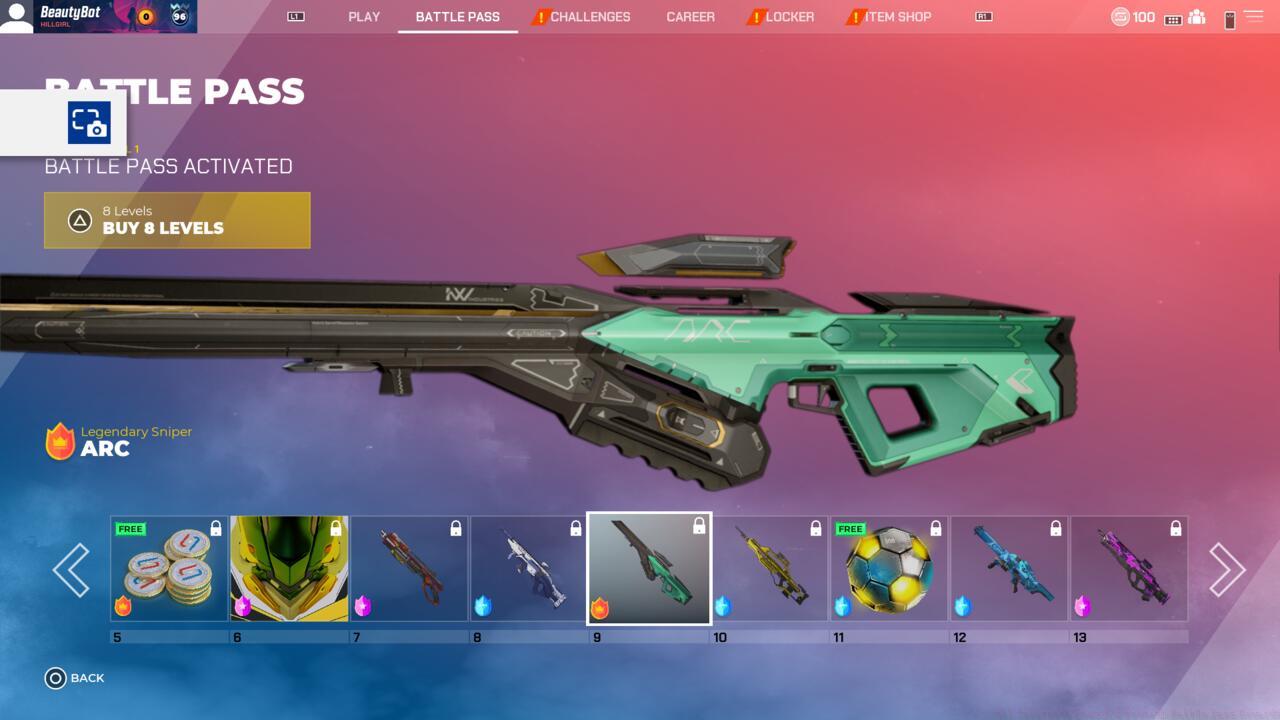Show next battle pass rewards
This screenshot has width=1280, height=720.
(1227, 570)
